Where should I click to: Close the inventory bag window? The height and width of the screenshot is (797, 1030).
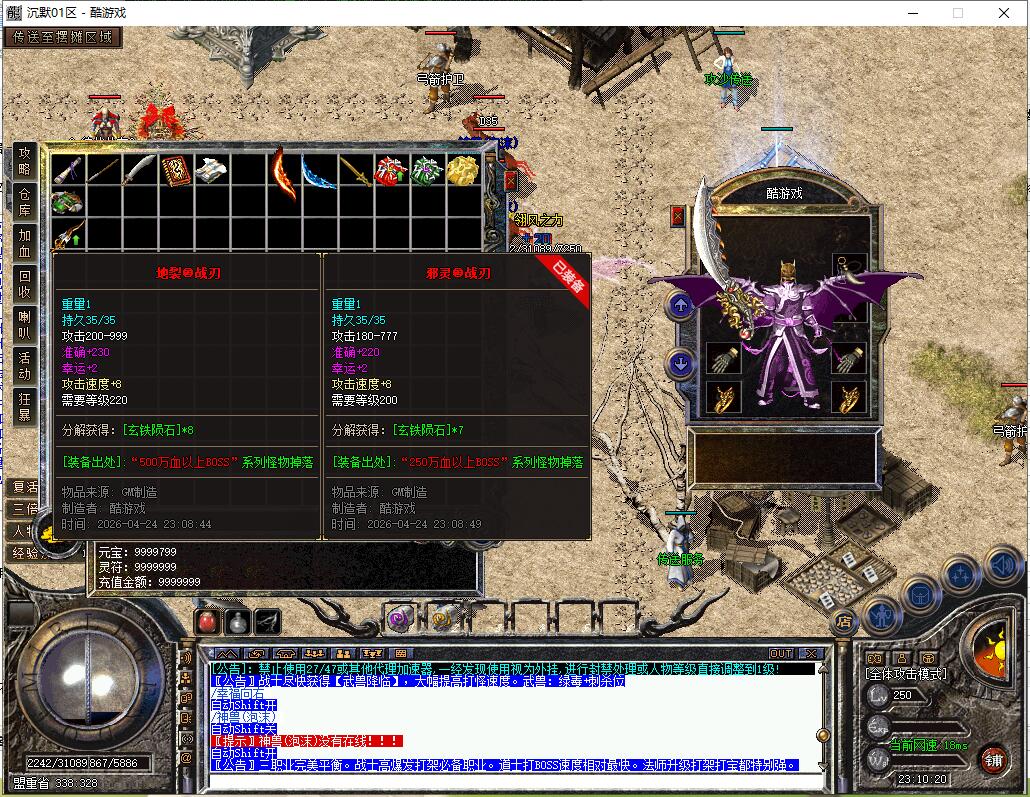(510, 181)
